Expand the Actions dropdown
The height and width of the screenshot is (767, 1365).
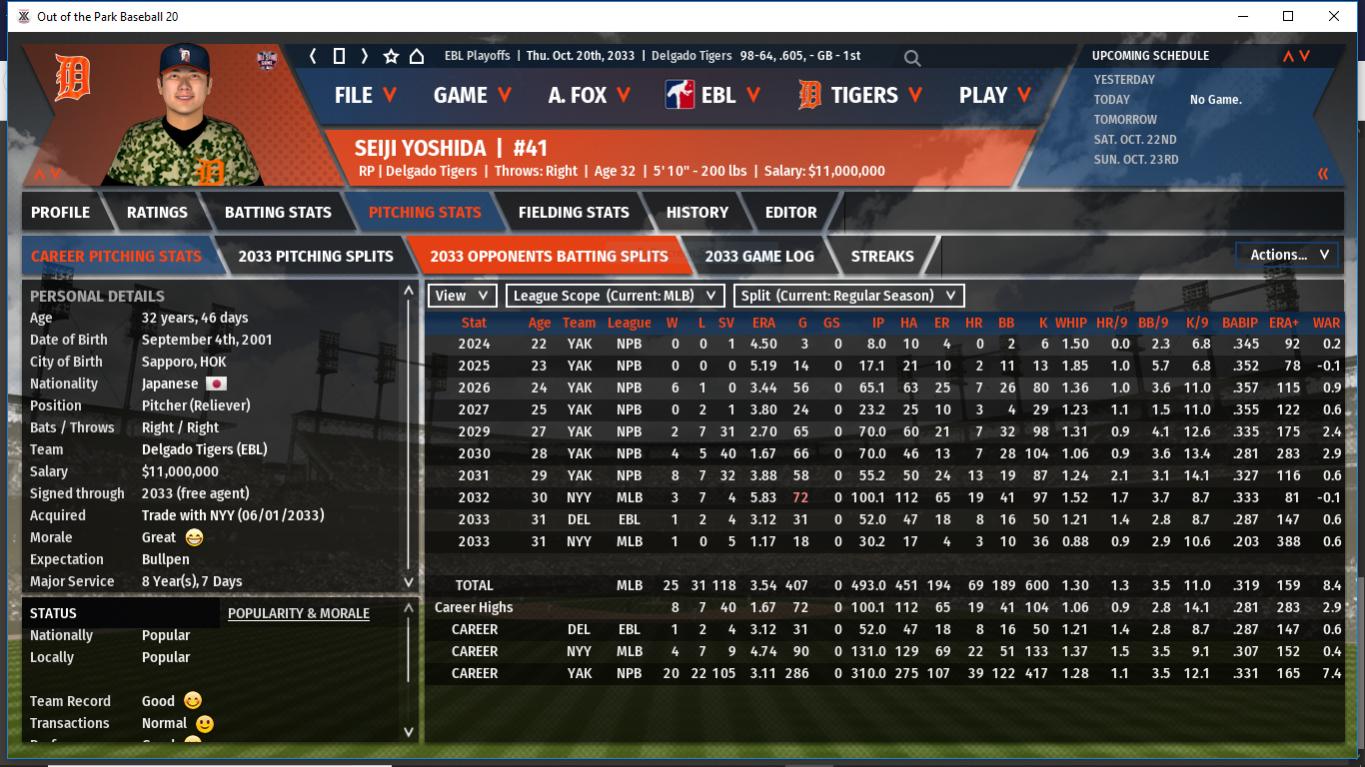click(x=1288, y=255)
